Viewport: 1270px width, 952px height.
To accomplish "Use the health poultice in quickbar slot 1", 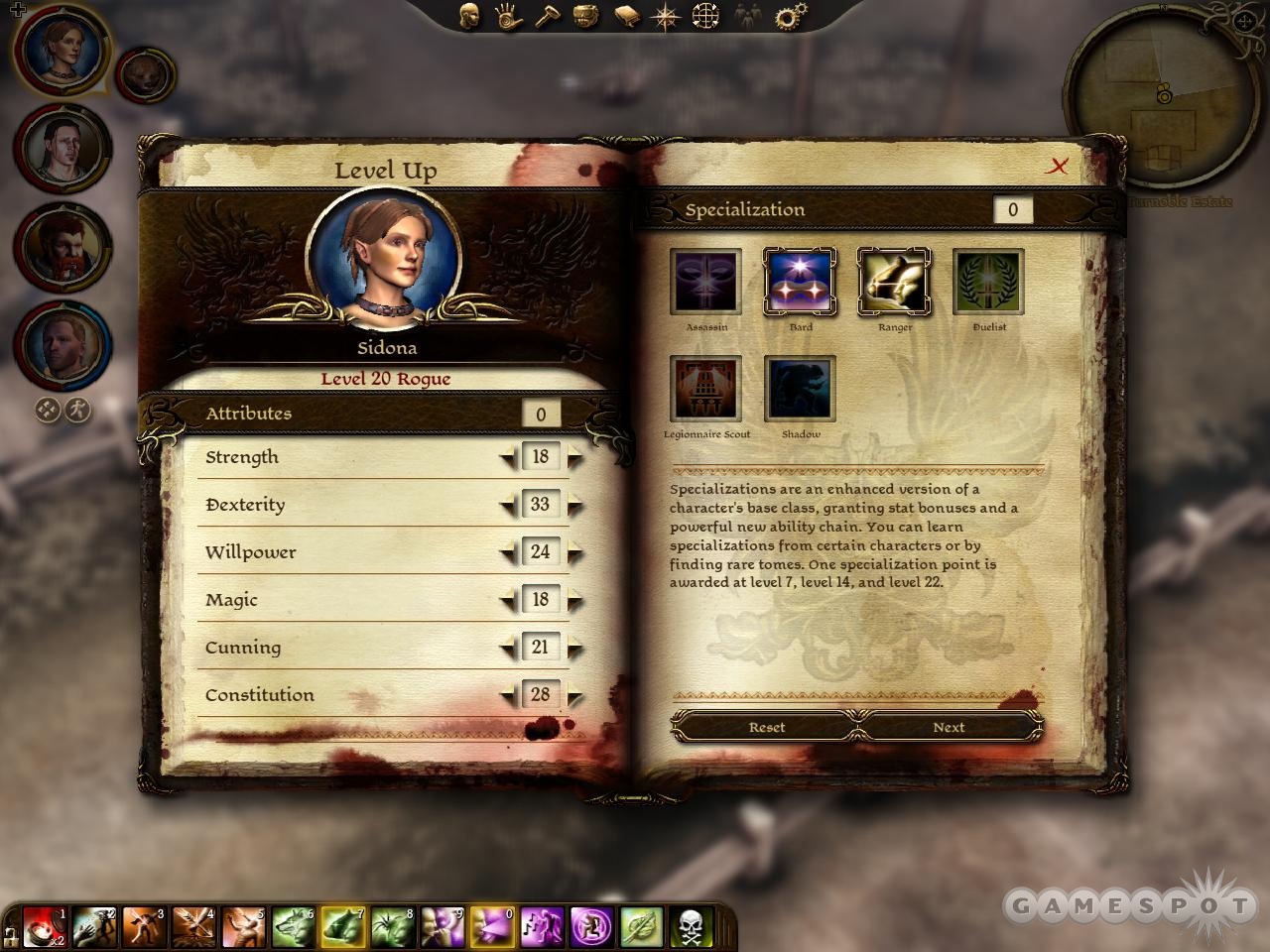I will [44, 927].
